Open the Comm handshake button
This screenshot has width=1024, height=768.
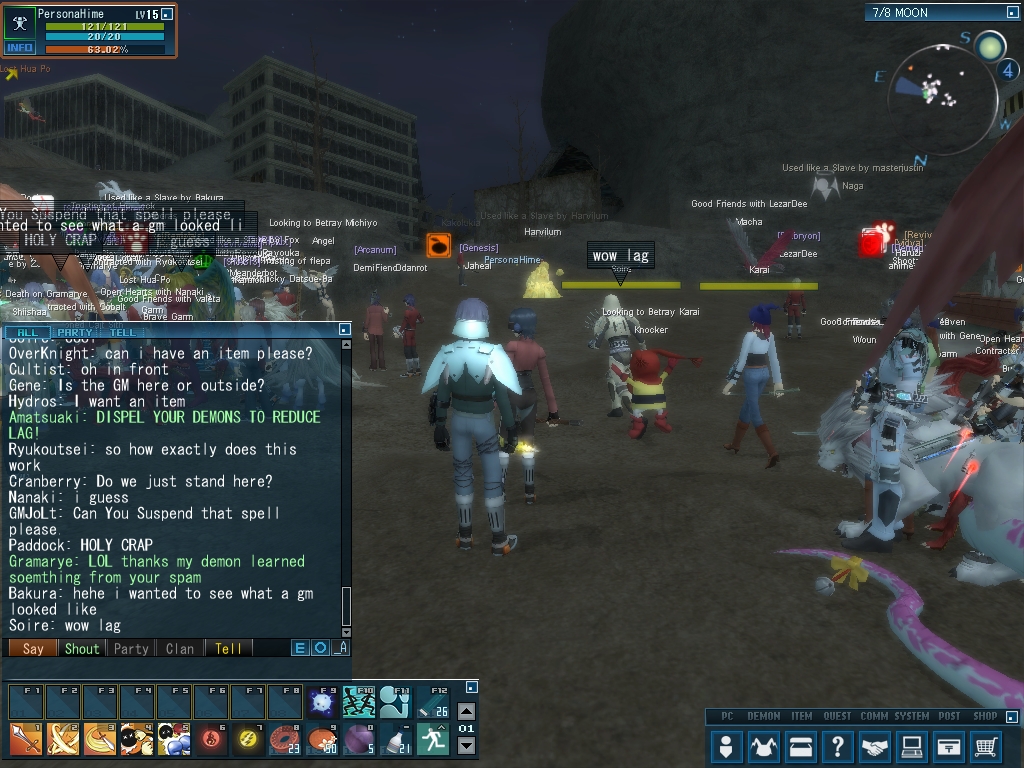point(875,746)
